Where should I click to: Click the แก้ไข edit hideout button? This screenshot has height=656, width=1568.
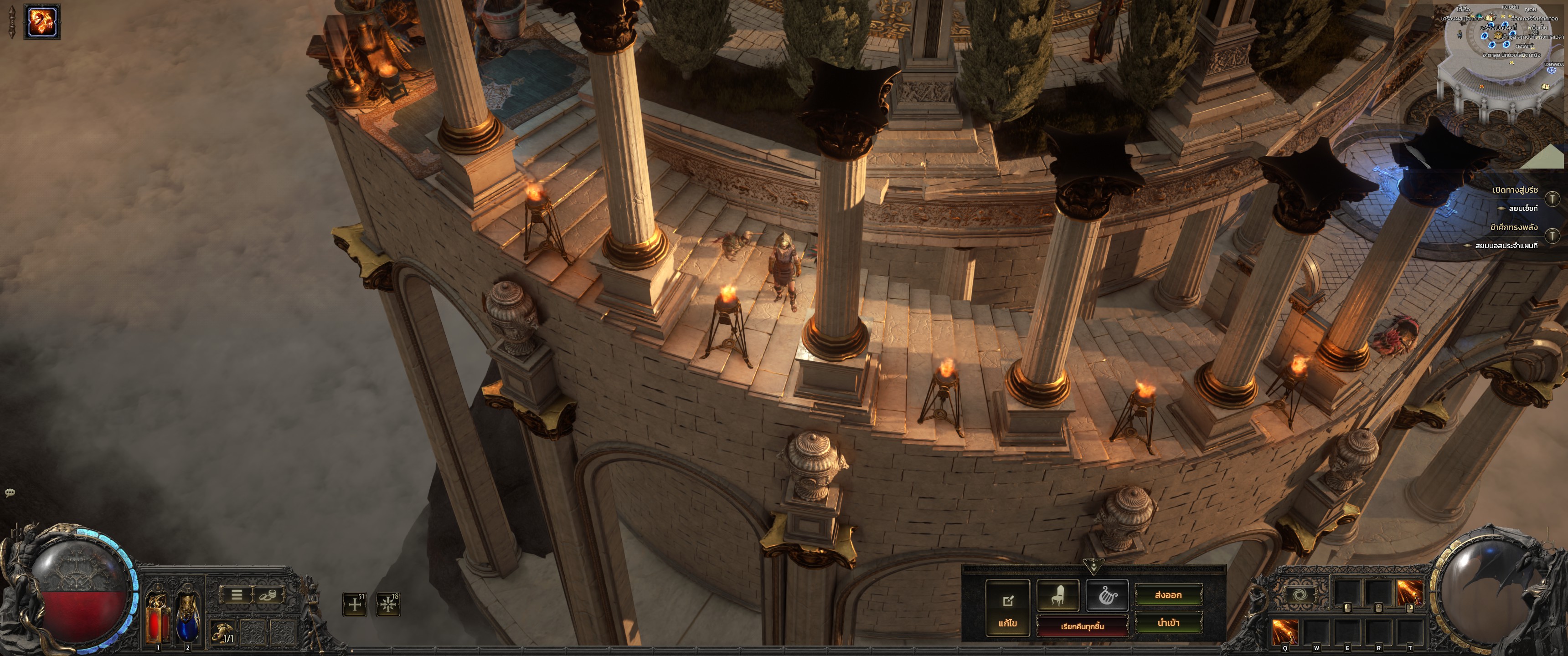[1007, 608]
